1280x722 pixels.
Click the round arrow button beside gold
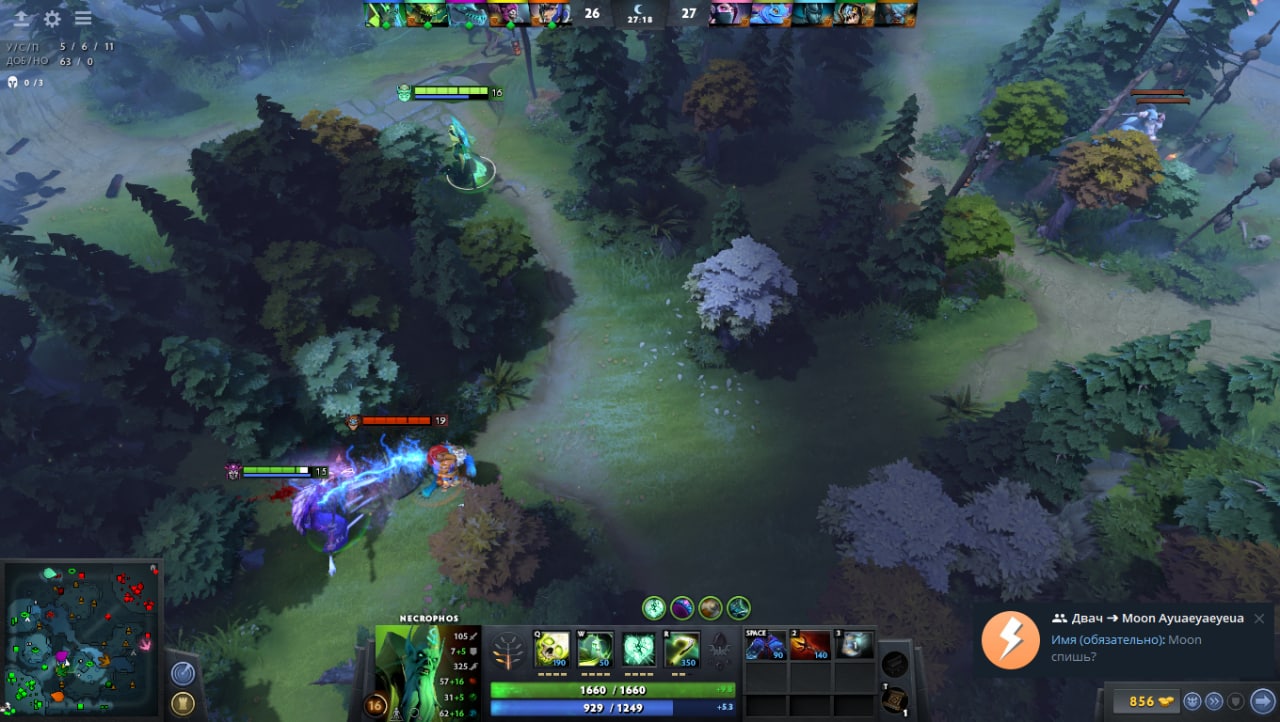(x=1262, y=701)
